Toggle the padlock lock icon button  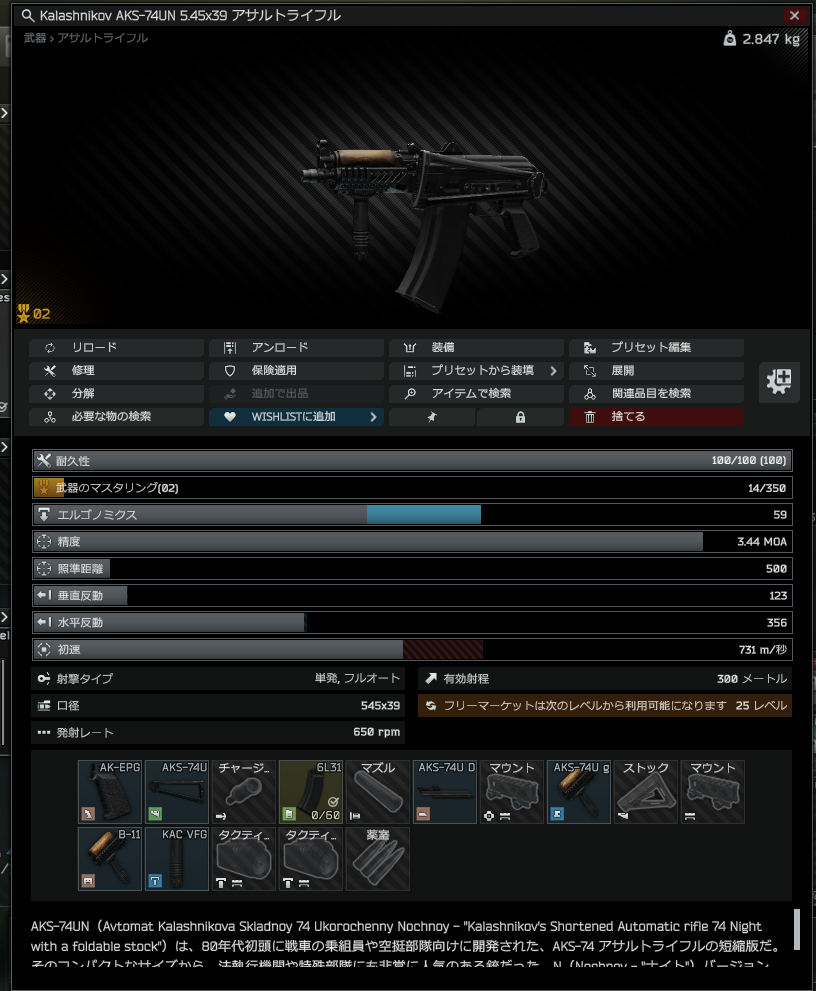[520, 417]
